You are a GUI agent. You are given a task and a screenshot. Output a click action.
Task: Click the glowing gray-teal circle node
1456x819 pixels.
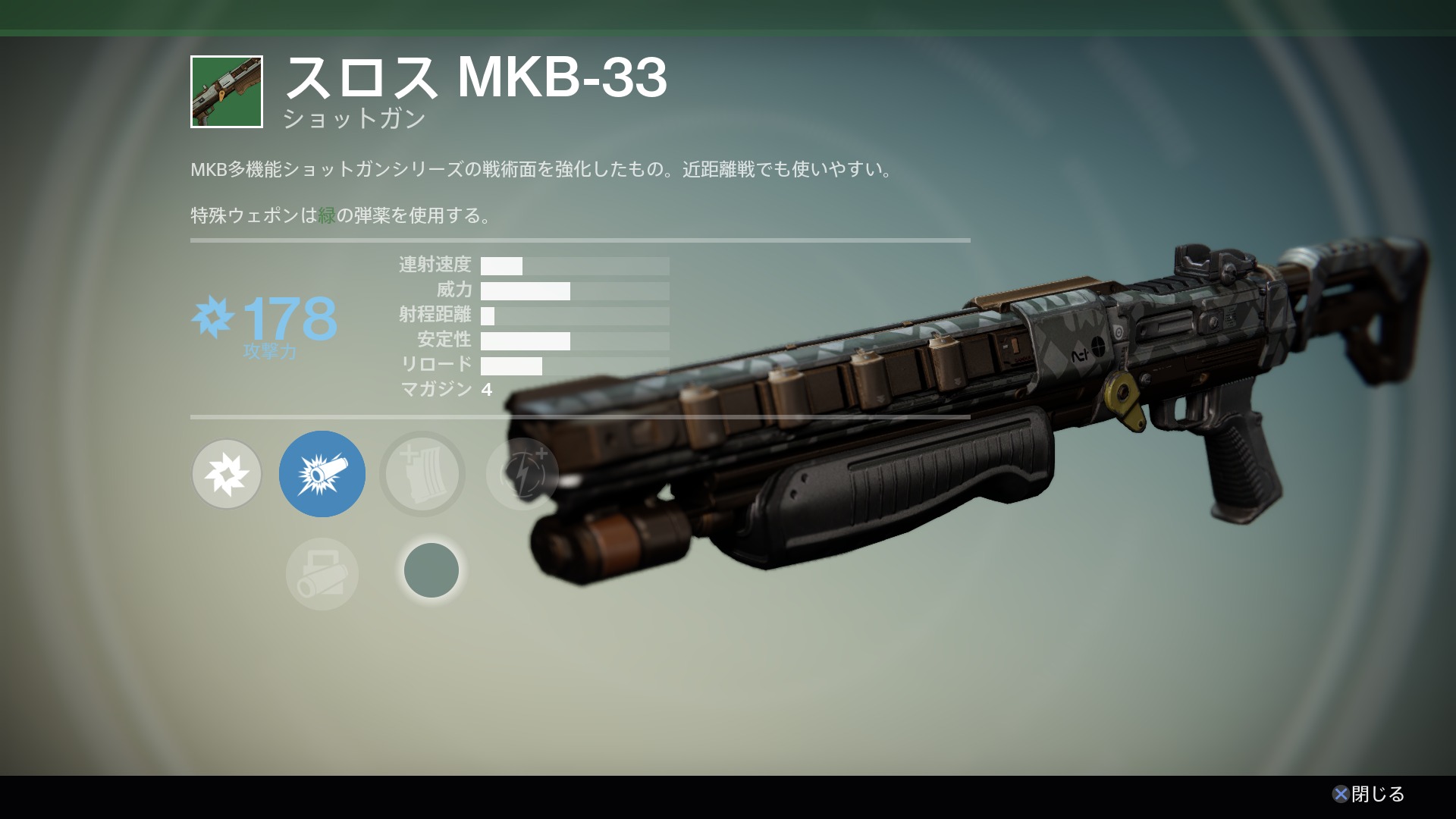coord(431,570)
